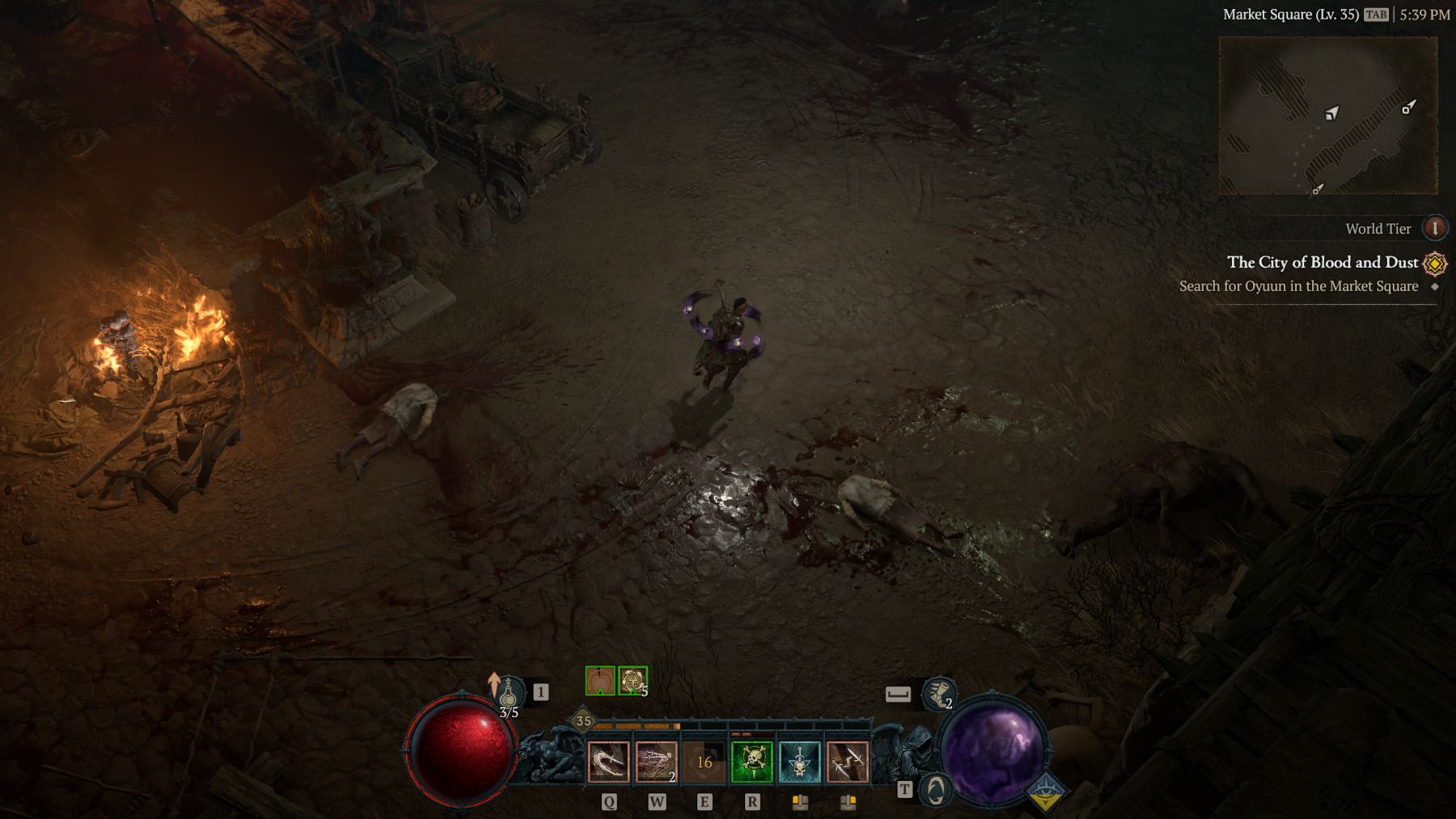Click the World Tier icon
The height and width of the screenshot is (819, 1456).
coord(1435,228)
